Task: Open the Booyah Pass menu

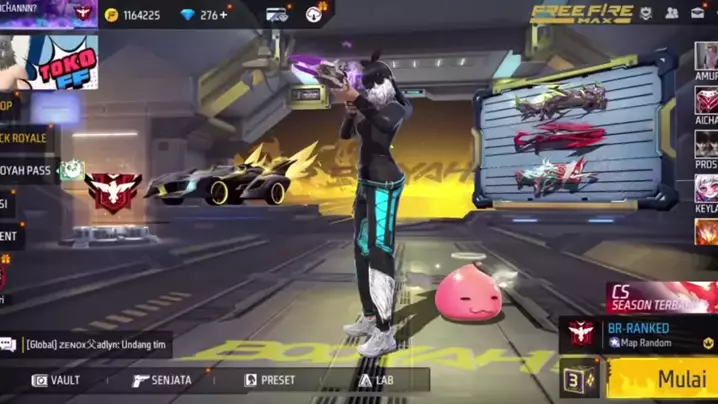Action: click(26, 171)
